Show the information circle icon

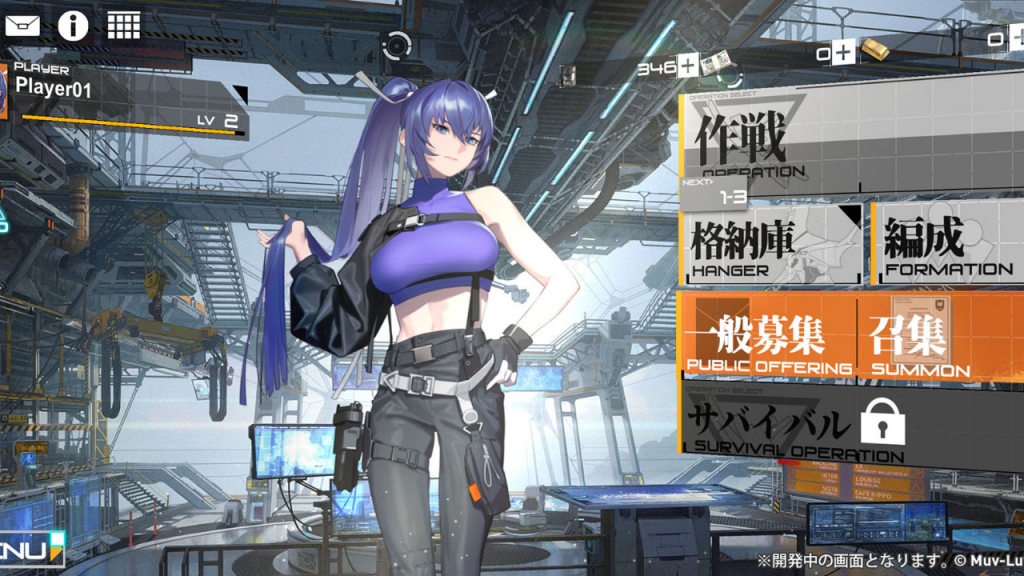pos(73,24)
